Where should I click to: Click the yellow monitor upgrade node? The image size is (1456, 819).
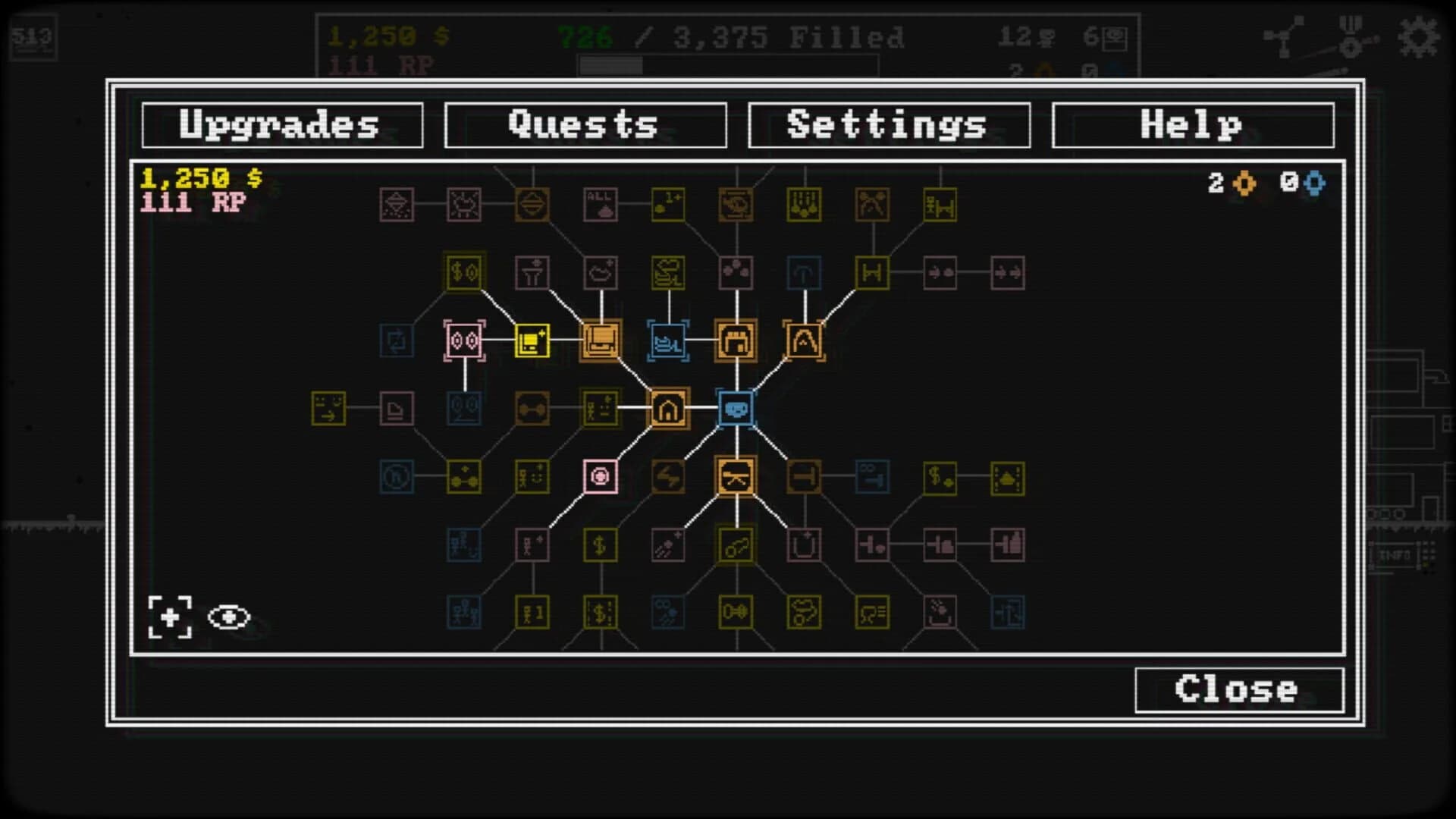click(x=532, y=340)
